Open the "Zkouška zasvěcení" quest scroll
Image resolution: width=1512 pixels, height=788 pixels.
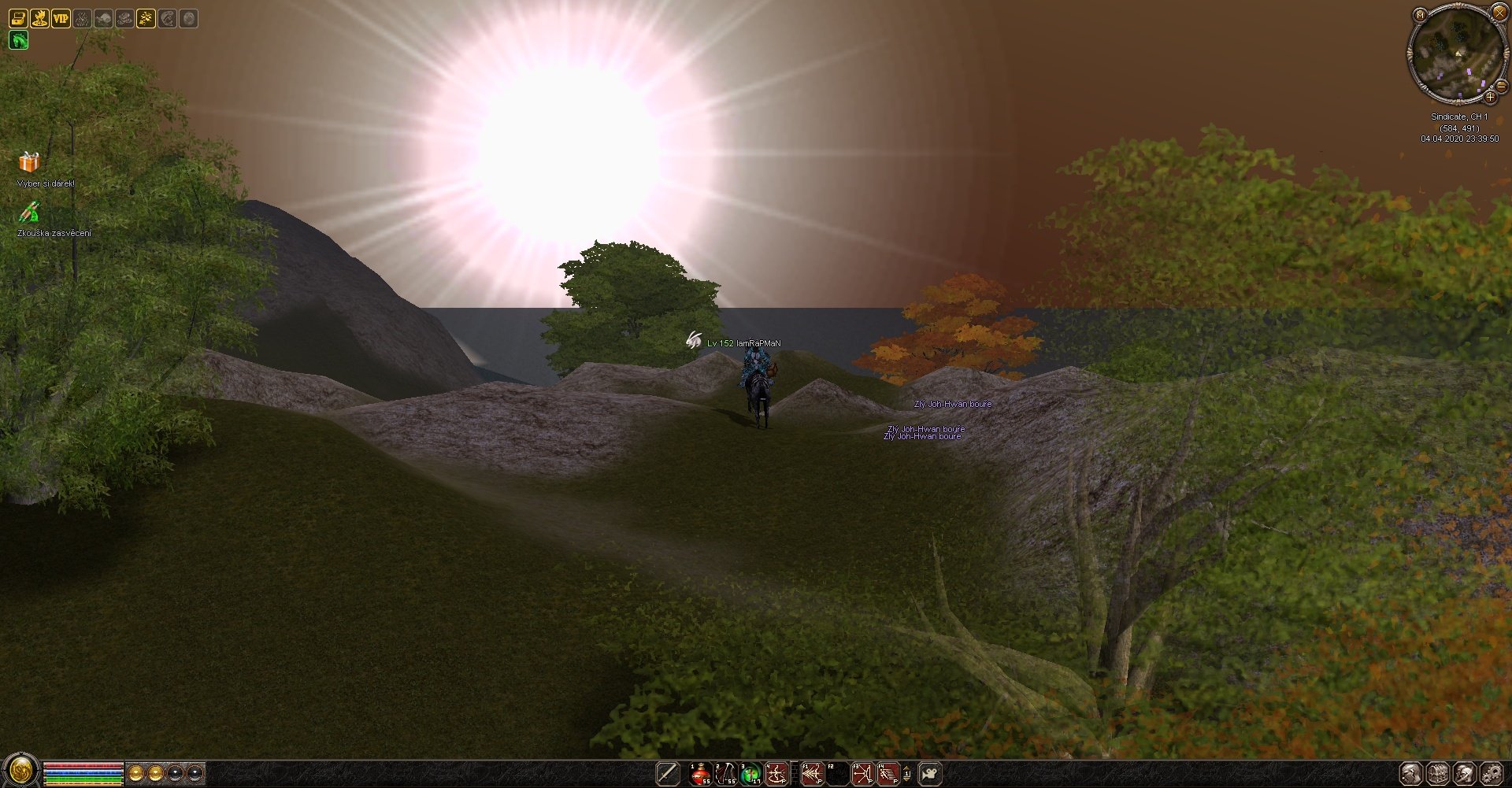click(29, 212)
